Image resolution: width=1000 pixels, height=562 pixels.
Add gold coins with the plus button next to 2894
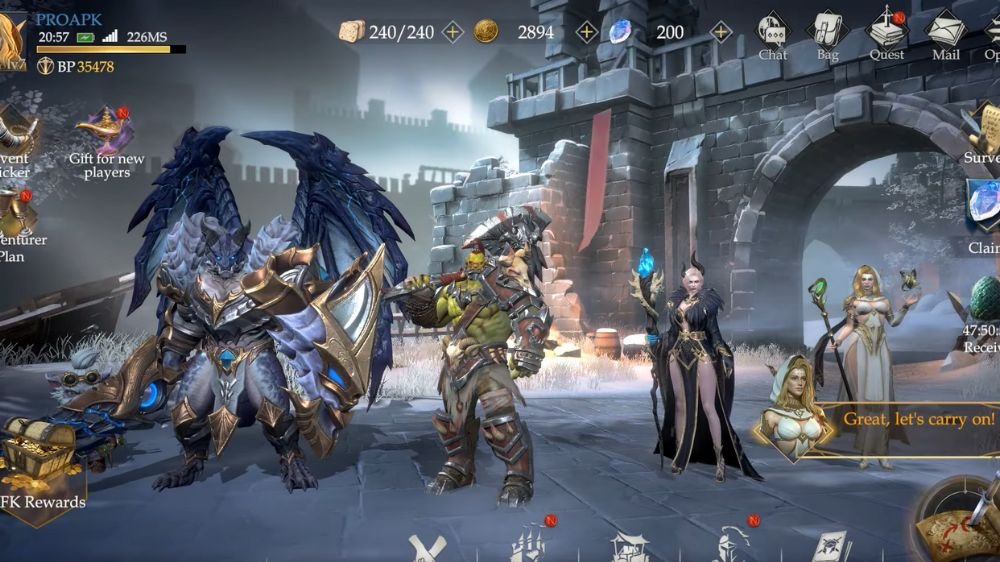[587, 32]
